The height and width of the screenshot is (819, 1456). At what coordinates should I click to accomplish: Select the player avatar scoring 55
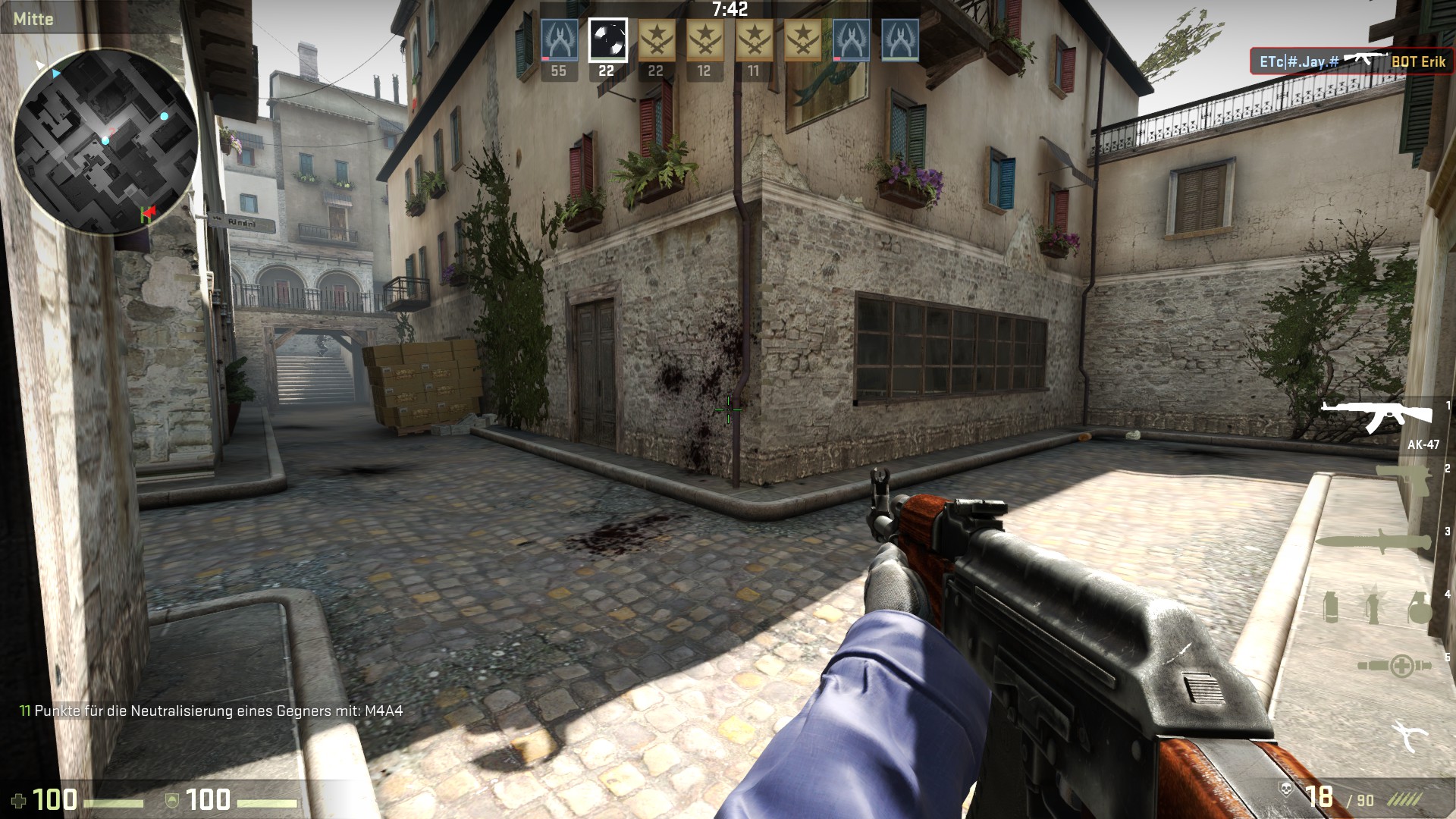(x=559, y=40)
